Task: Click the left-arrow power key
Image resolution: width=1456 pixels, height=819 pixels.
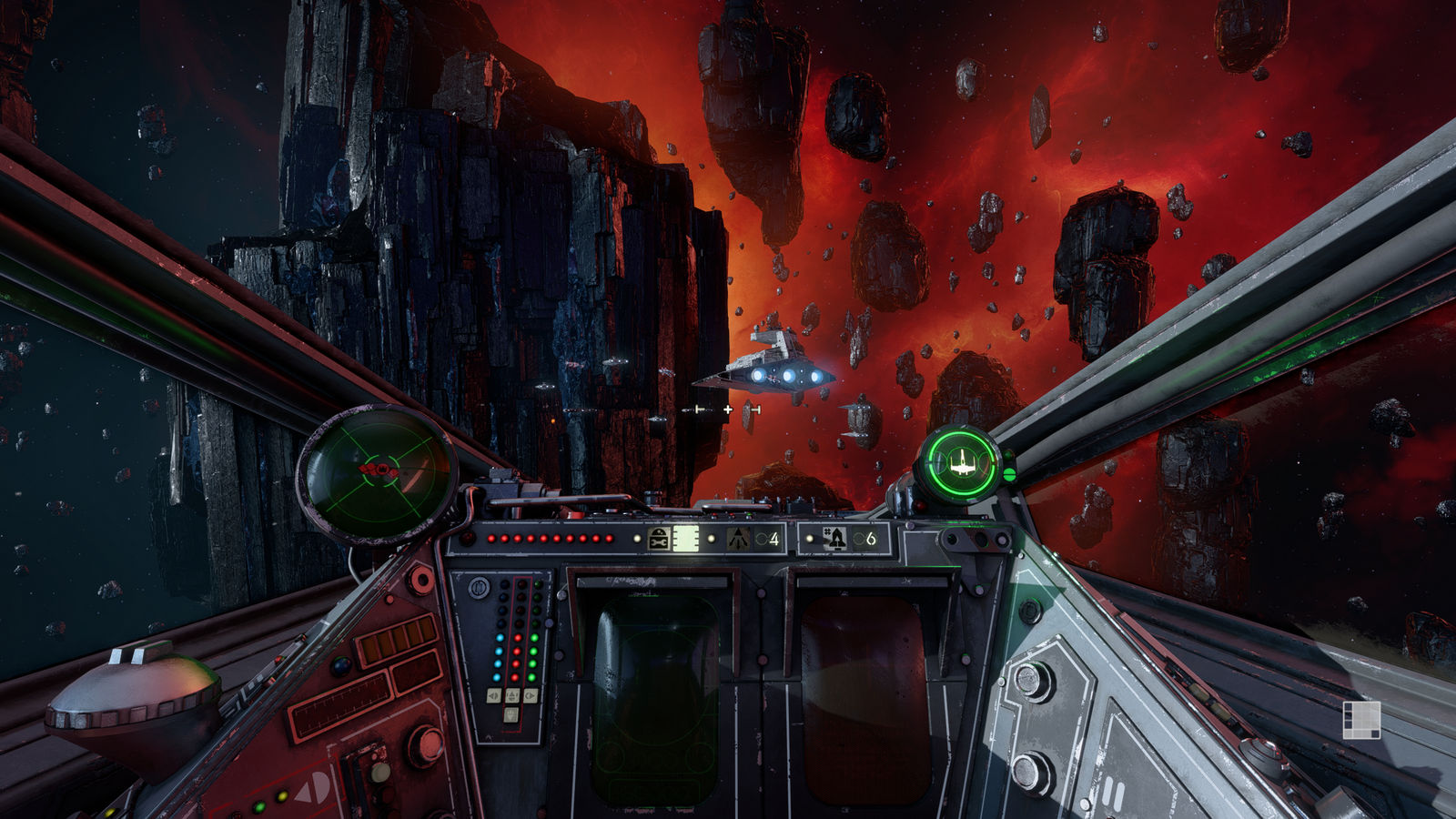Action: (493, 696)
